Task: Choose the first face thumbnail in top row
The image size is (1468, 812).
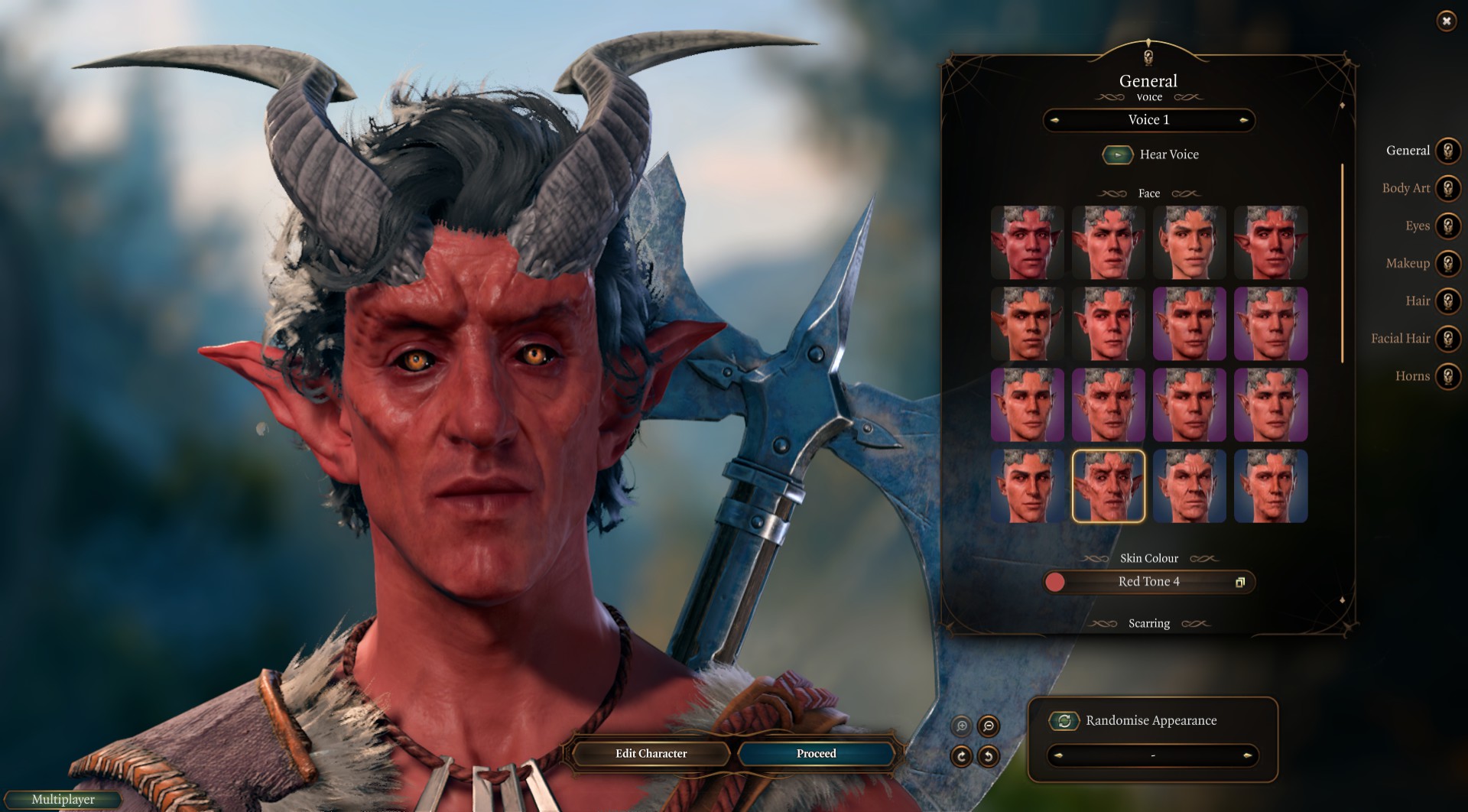Action: click(x=1027, y=242)
